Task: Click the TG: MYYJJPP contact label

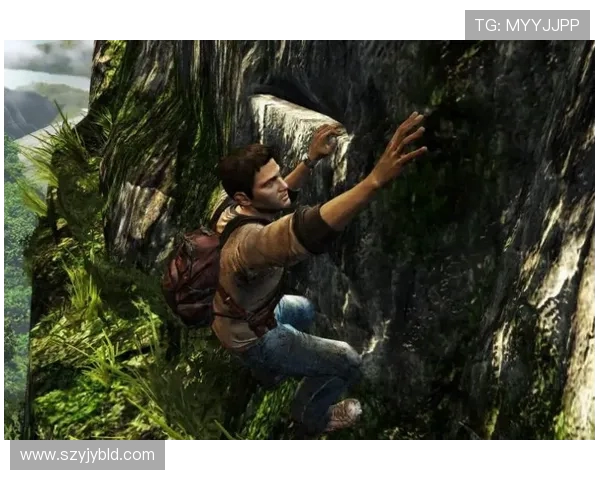Action: coord(527,25)
